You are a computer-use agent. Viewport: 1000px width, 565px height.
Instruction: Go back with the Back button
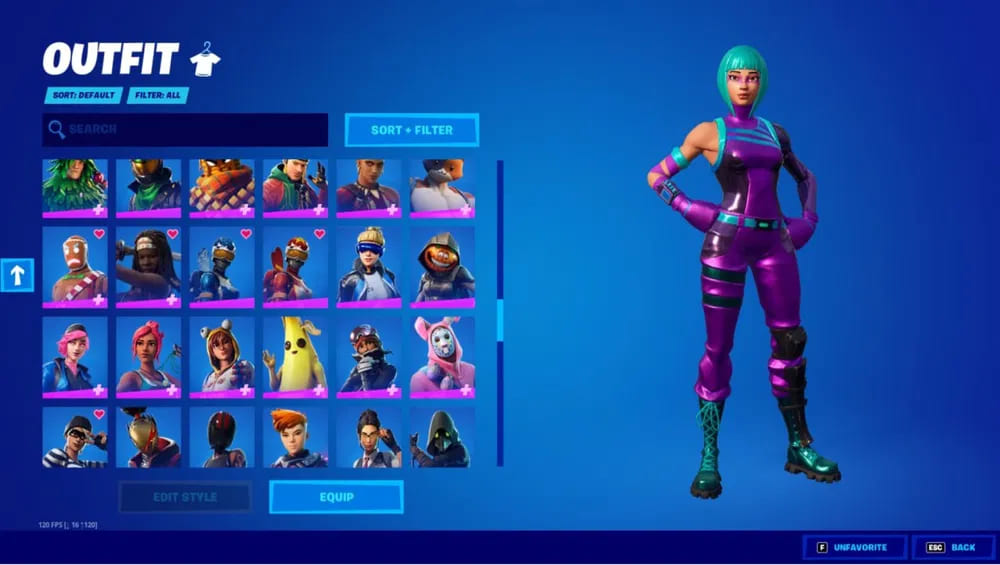coord(952,547)
